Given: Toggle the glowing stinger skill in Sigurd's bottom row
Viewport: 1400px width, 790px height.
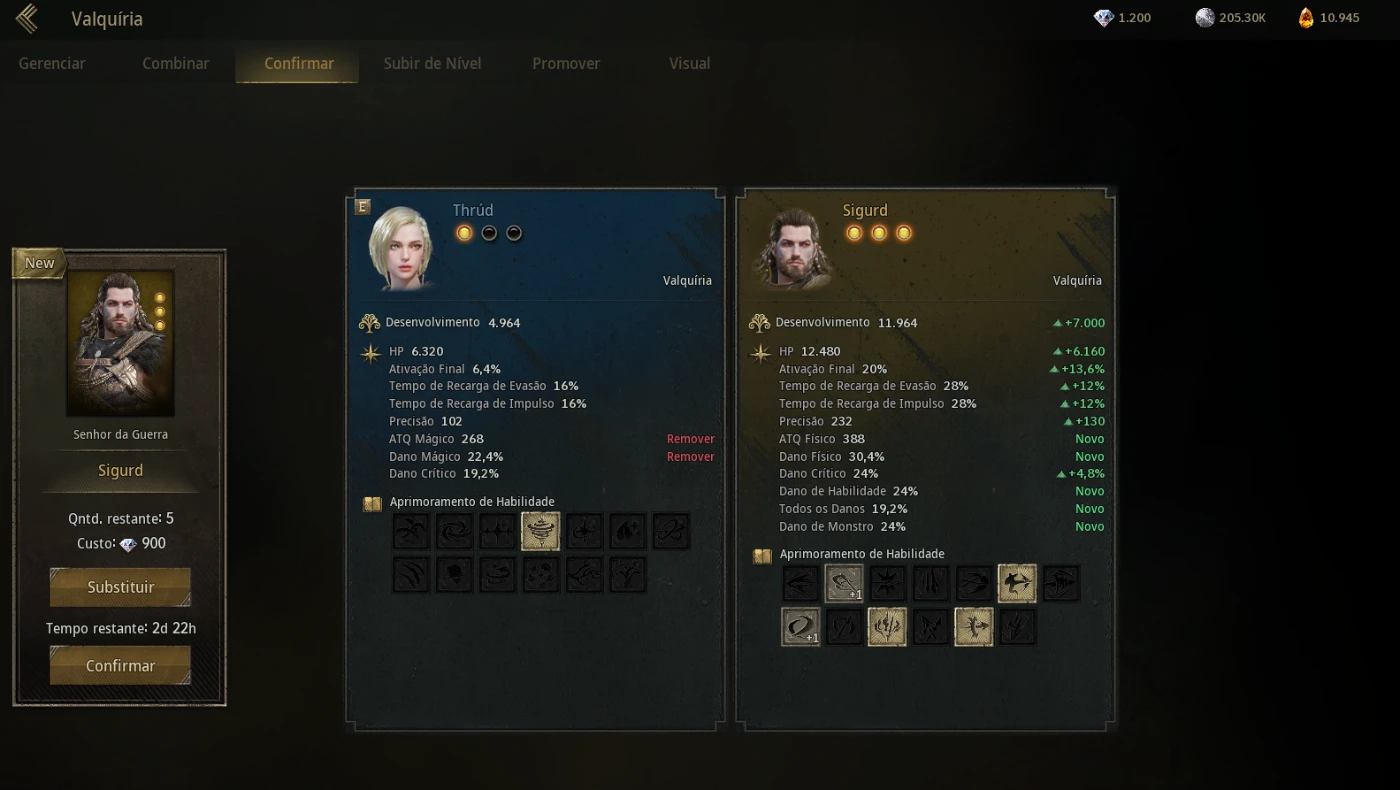Looking at the screenshot, I should [x=972, y=627].
